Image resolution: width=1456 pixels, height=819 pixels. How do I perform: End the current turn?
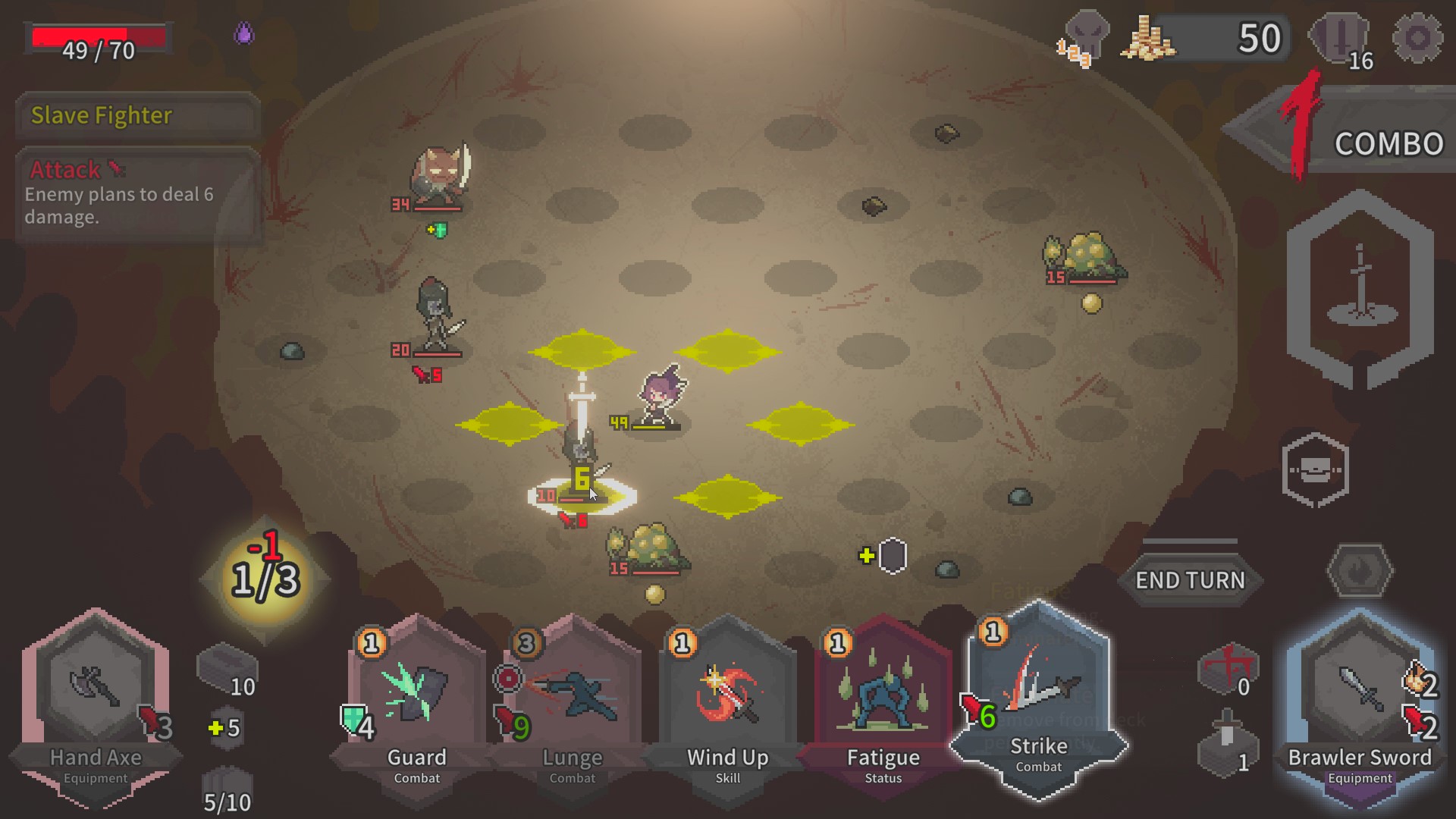tap(1190, 580)
